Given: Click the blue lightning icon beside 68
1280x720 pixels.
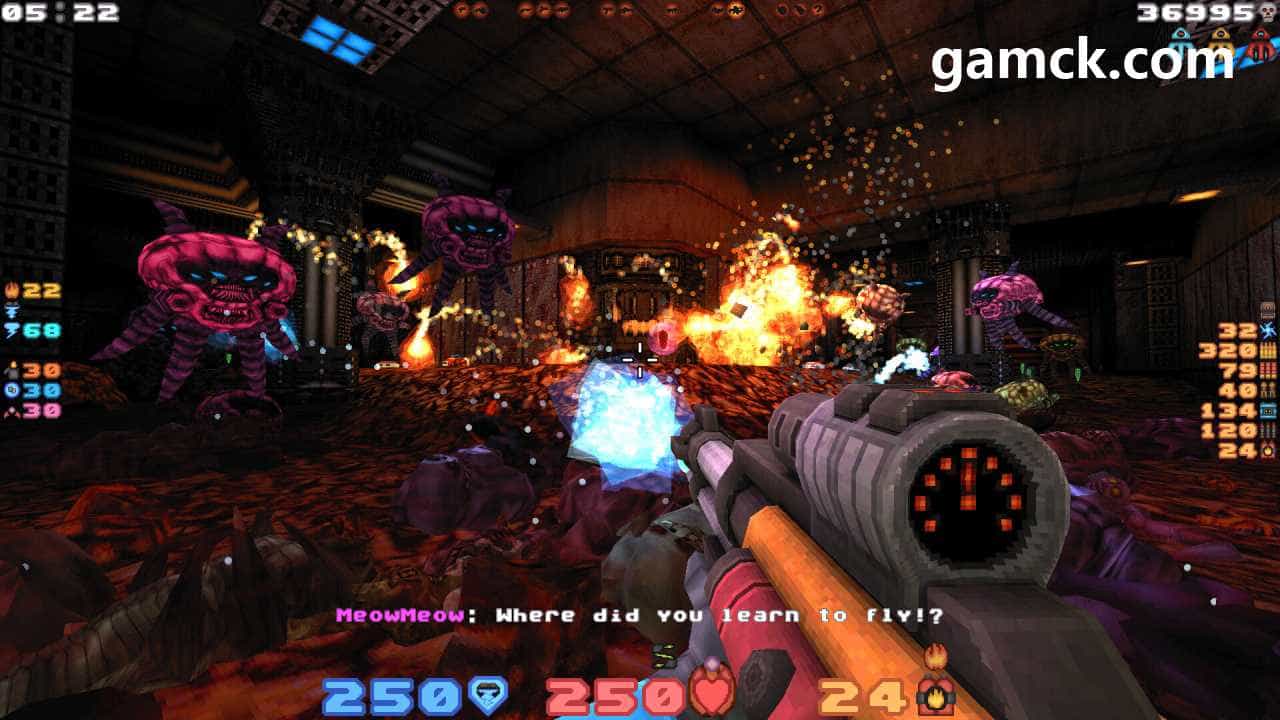Looking at the screenshot, I should 11,331.
